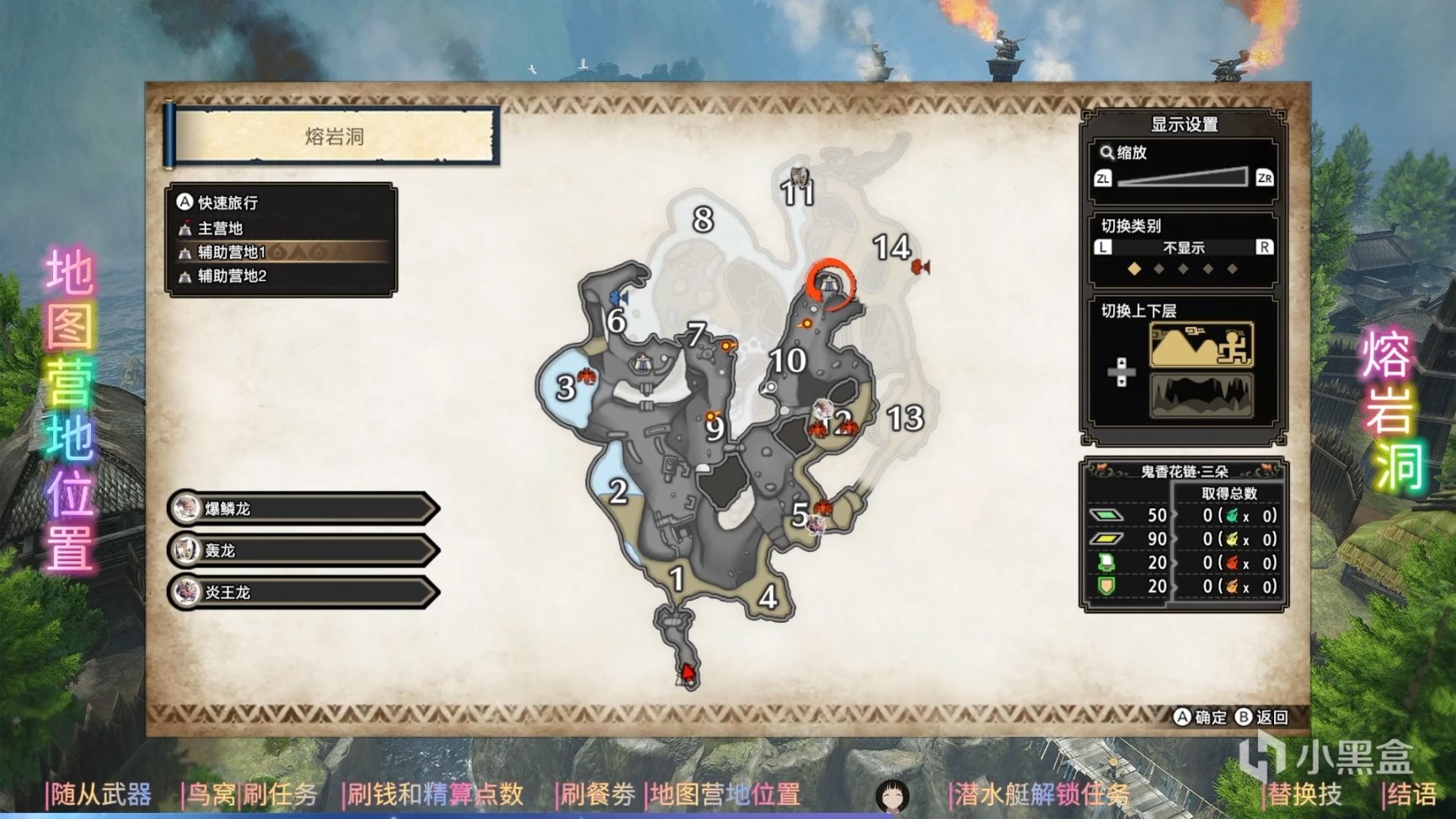Click the red main camp marker at map bottom
The height and width of the screenshot is (819, 1456).
pos(688,672)
